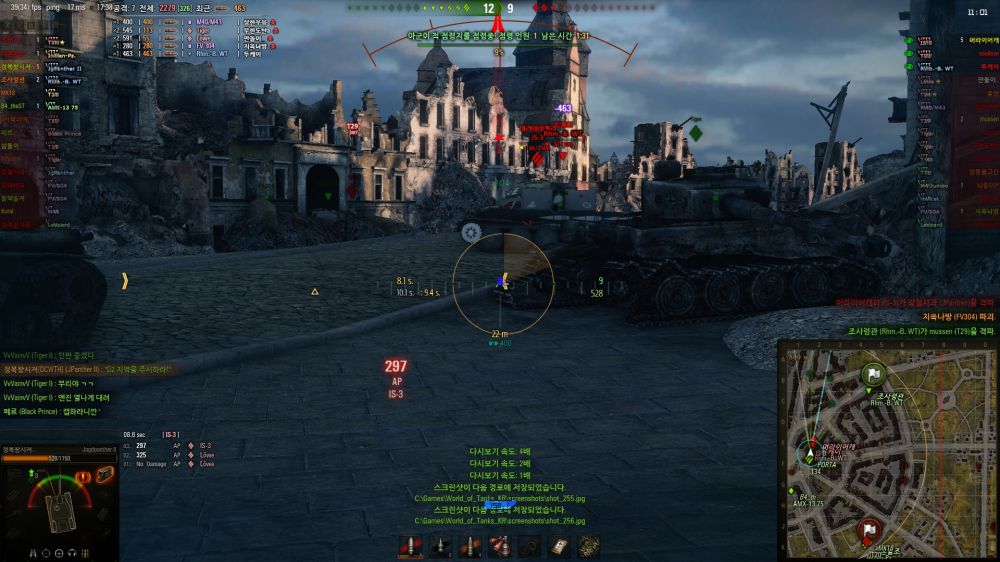
Task: Click the team score 12 to 9 display
Action: [499, 9]
